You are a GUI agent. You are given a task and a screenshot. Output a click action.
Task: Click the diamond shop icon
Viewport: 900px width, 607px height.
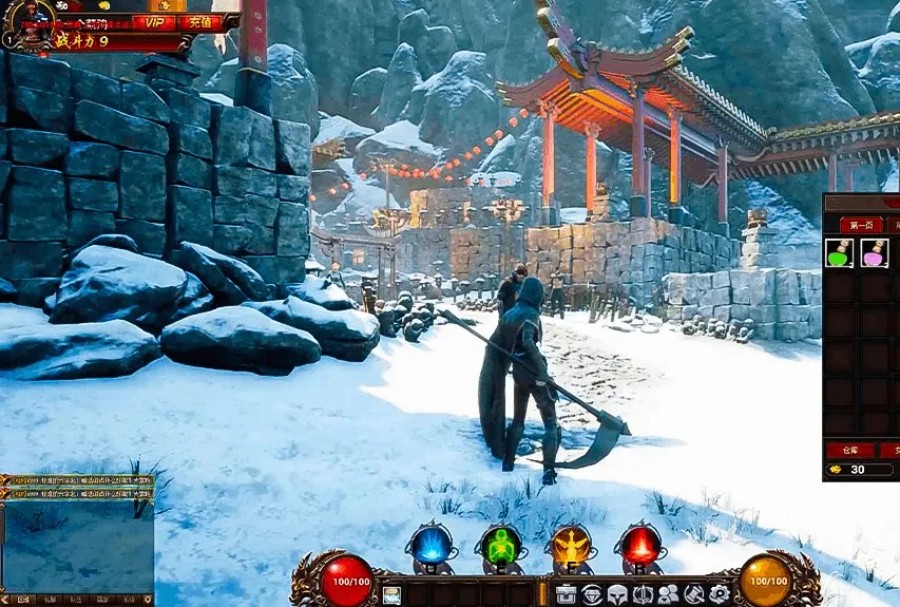[x=592, y=595]
